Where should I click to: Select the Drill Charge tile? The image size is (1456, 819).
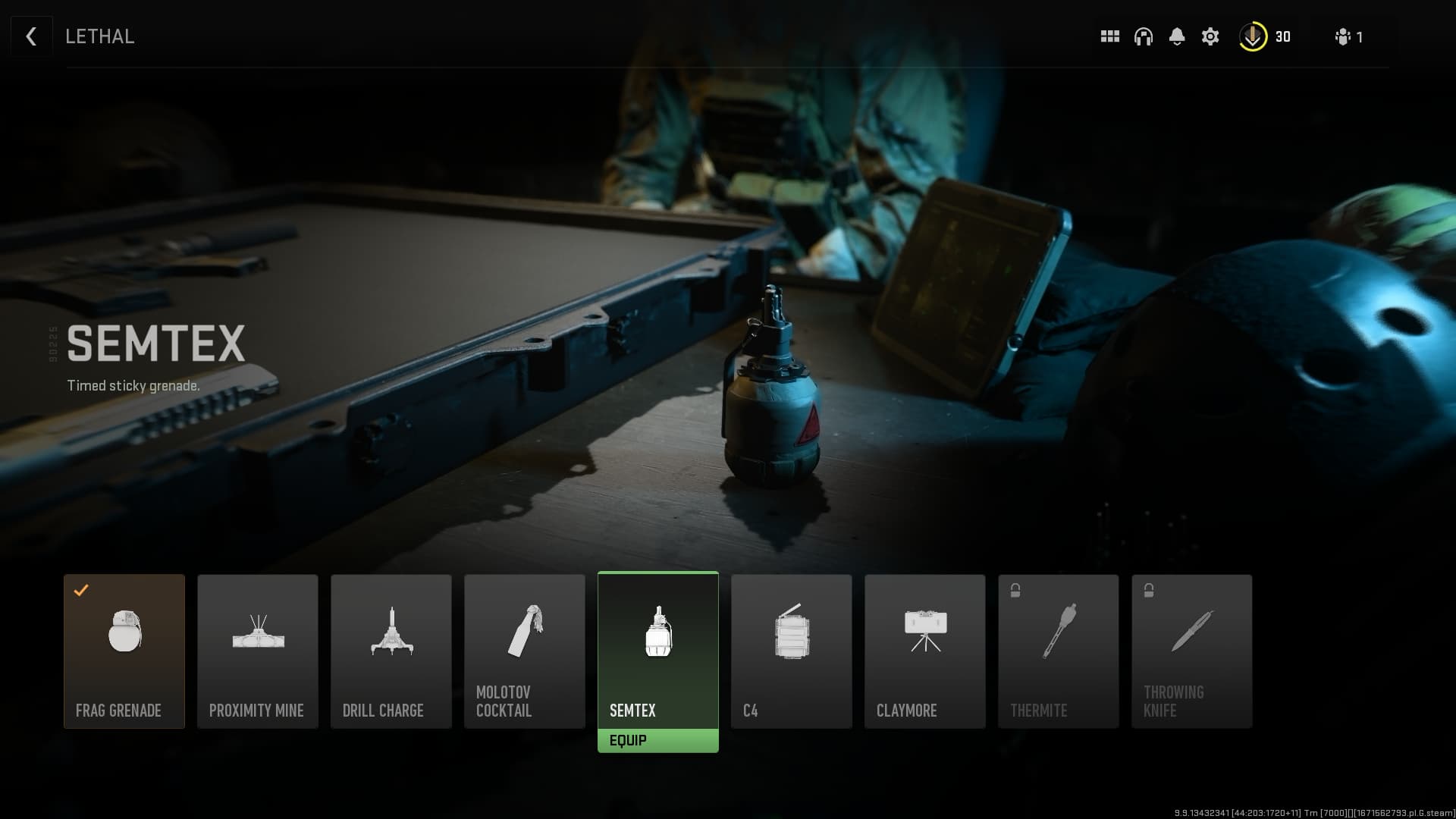(391, 651)
